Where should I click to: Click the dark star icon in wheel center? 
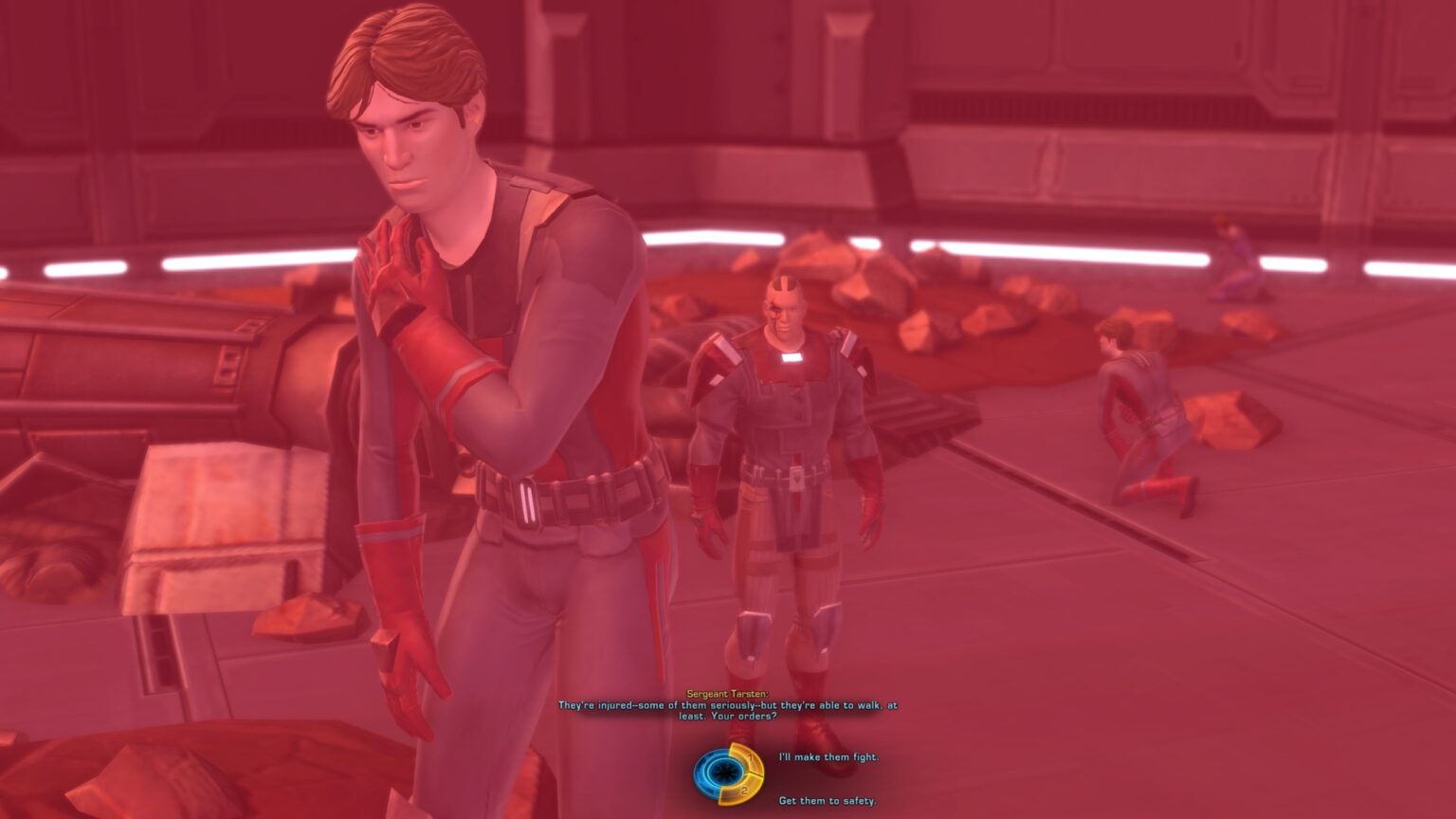[727, 771]
